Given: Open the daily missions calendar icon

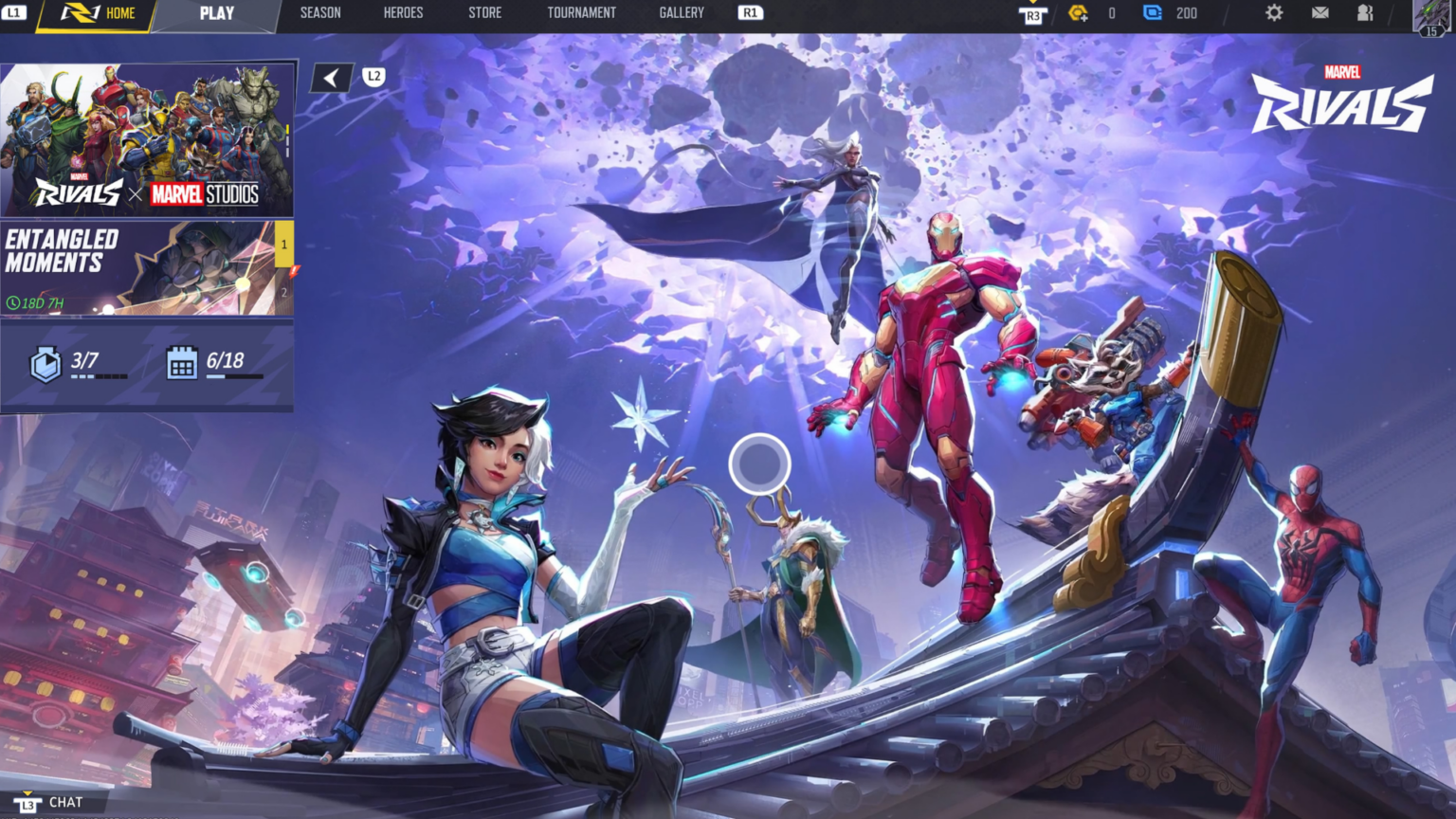Looking at the screenshot, I should [180, 361].
